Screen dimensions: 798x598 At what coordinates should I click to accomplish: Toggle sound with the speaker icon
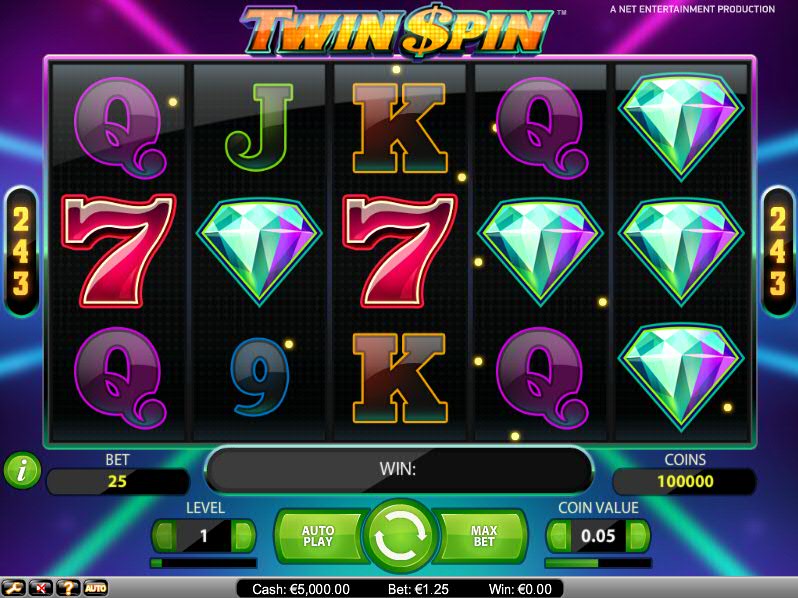click(41, 587)
